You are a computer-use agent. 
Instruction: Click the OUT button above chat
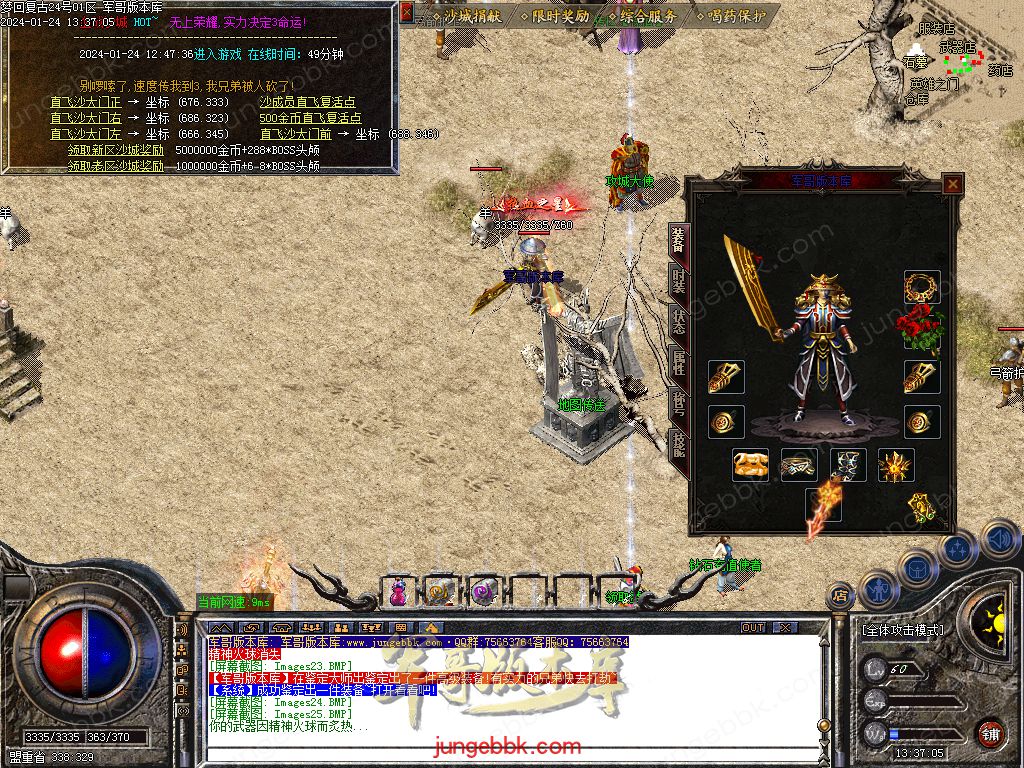pos(753,628)
